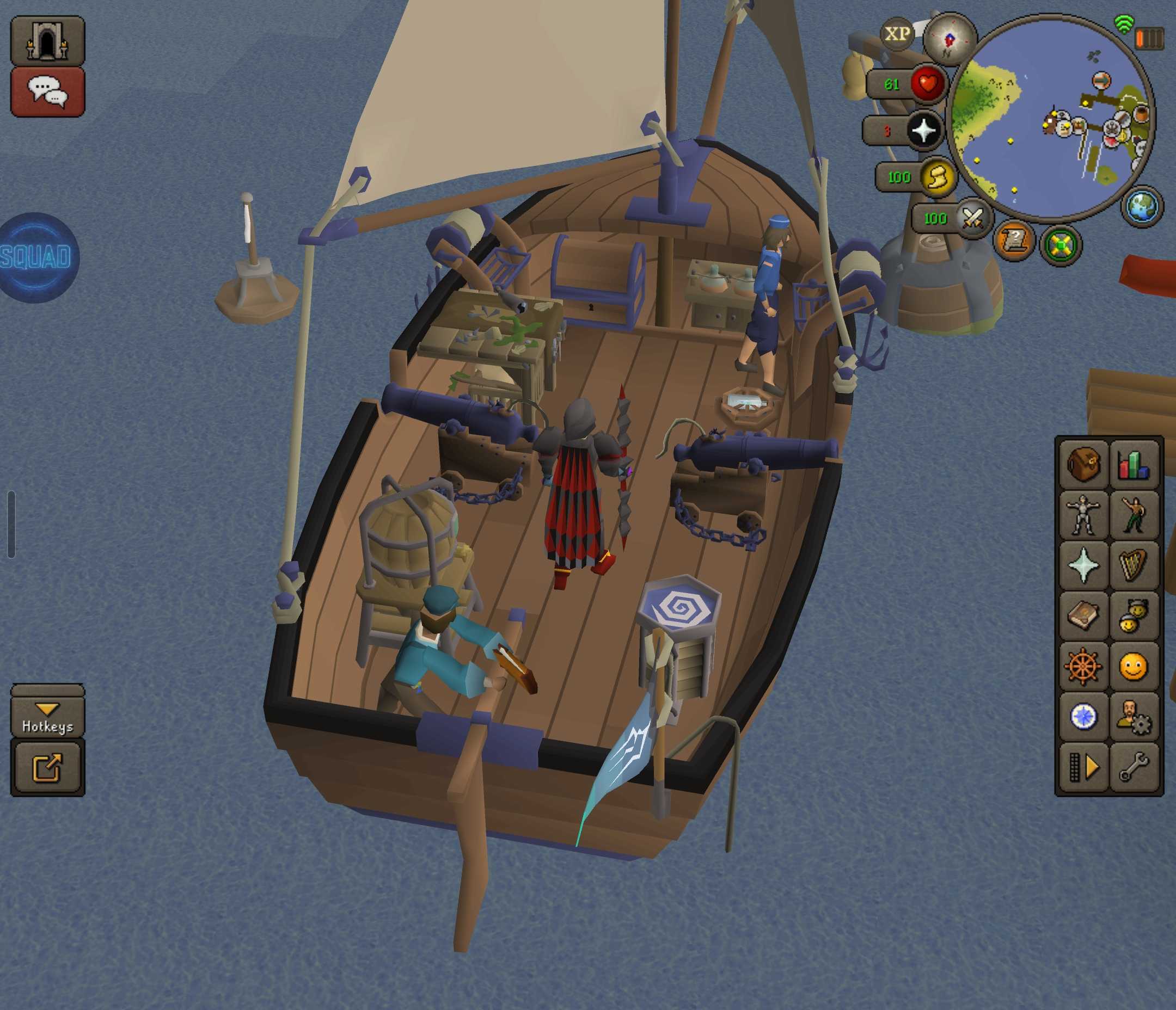Expand the Hotkeys dropdown
Viewport: 1176px width, 1010px height.
[48, 715]
